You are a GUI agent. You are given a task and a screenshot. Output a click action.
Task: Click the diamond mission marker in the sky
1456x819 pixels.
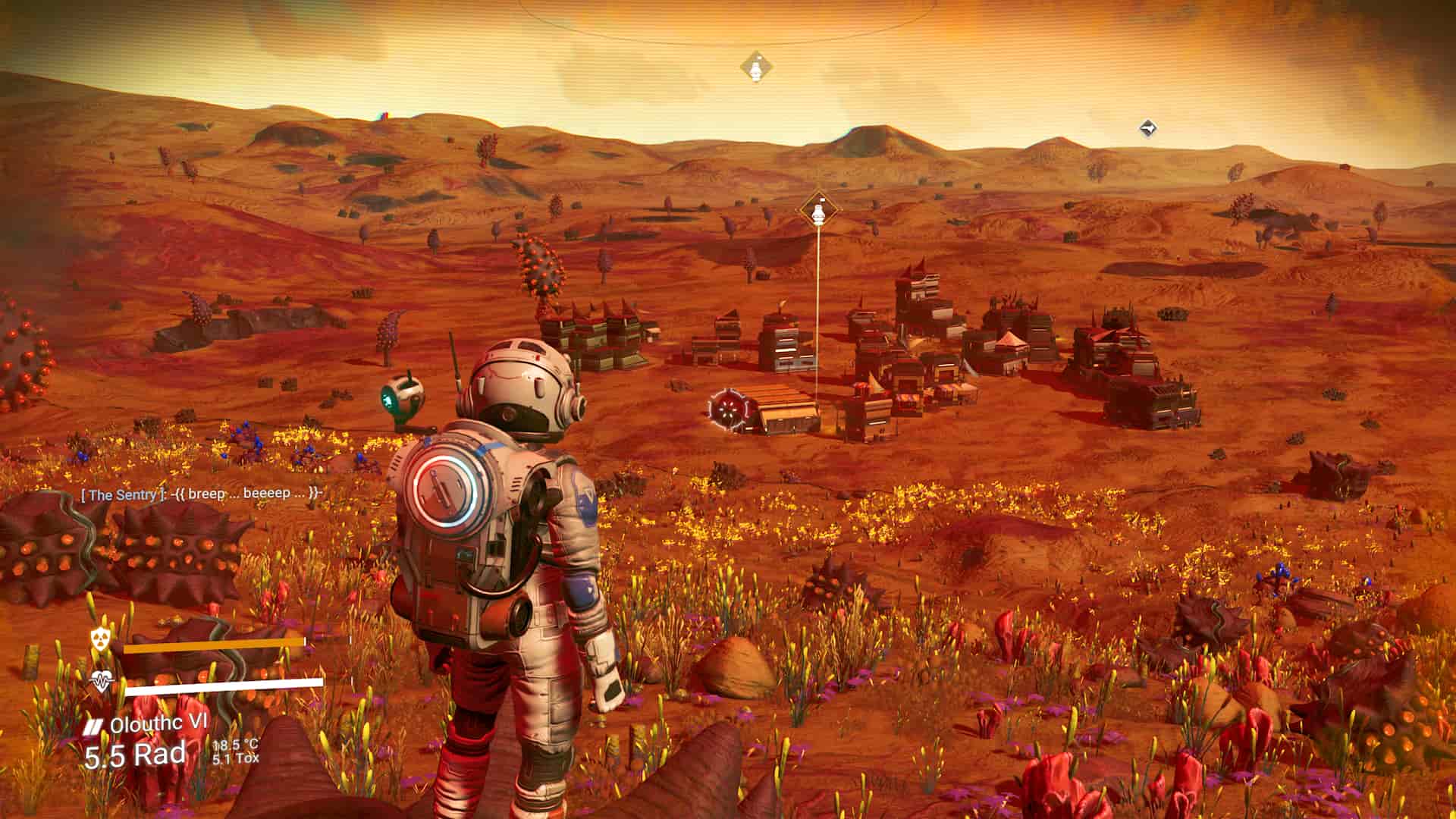[756, 67]
